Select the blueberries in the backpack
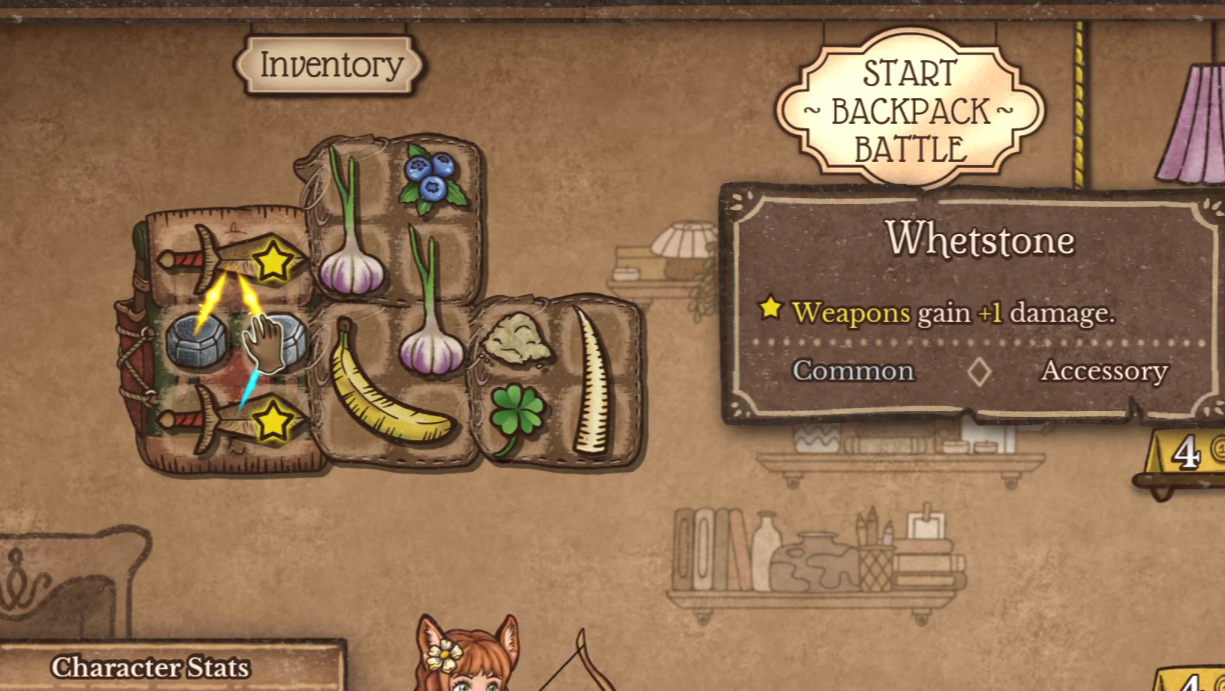The image size is (1225, 691). pos(430,177)
